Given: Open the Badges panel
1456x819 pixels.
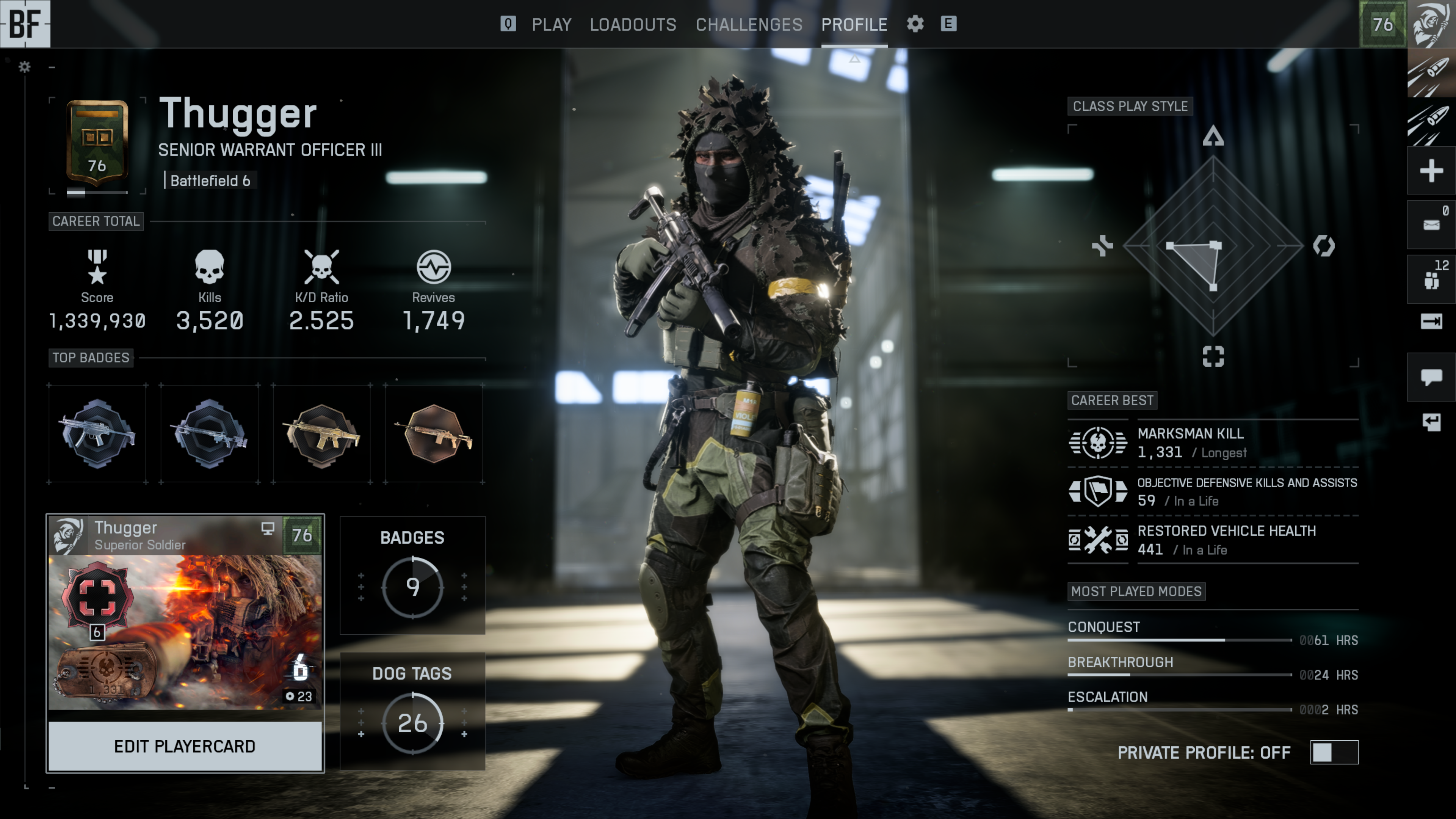Looking at the screenshot, I should (412, 575).
